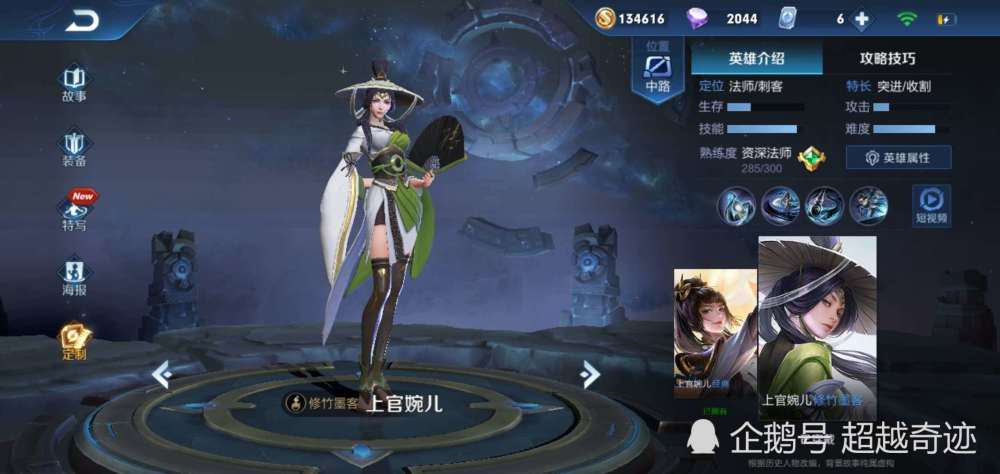Click the gold coin currency icon
The image size is (1000, 474).
point(606,19)
